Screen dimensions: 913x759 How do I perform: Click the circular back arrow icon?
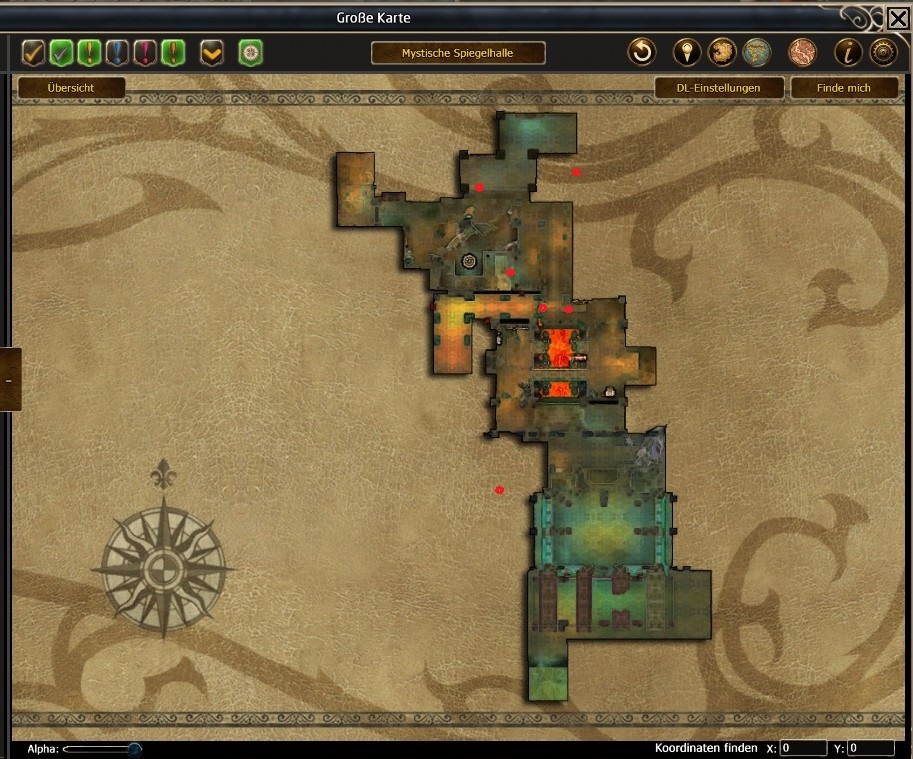click(x=641, y=52)
